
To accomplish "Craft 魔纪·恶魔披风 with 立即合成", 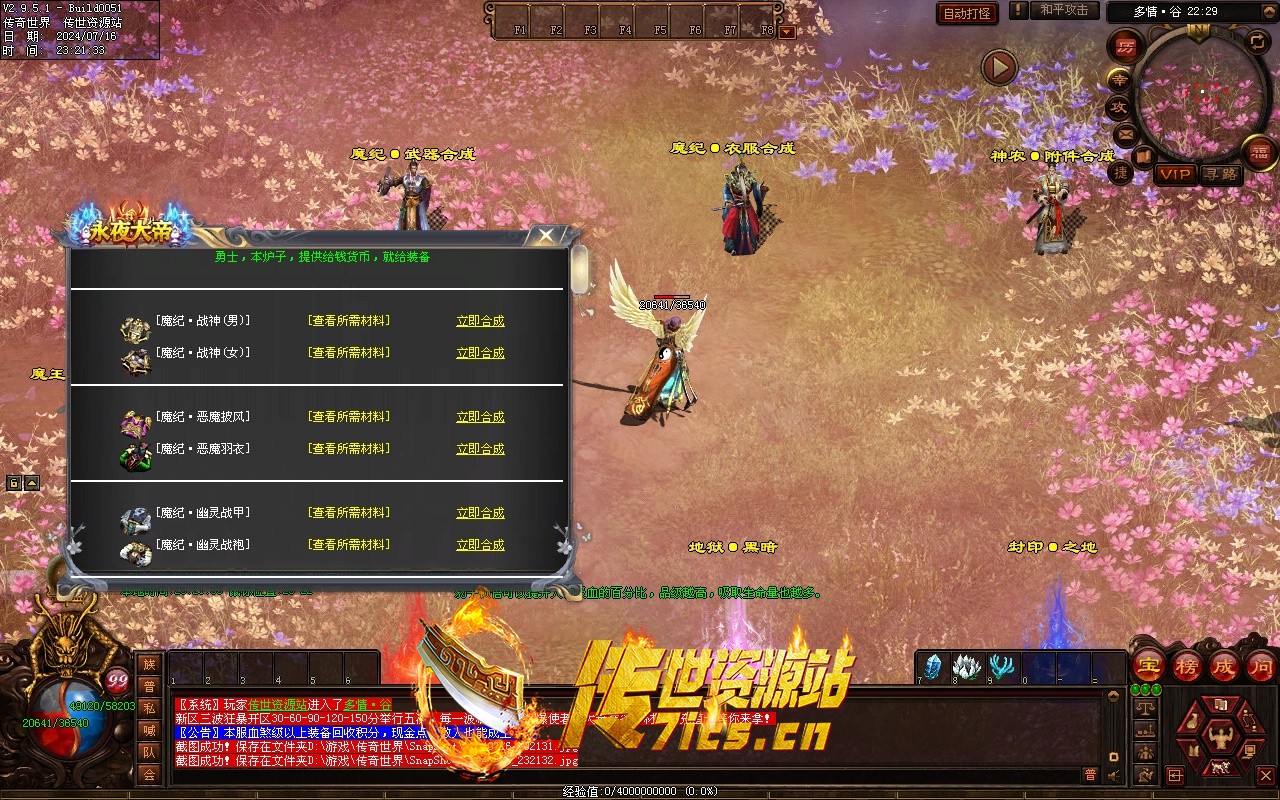I will tap(480, 417).
